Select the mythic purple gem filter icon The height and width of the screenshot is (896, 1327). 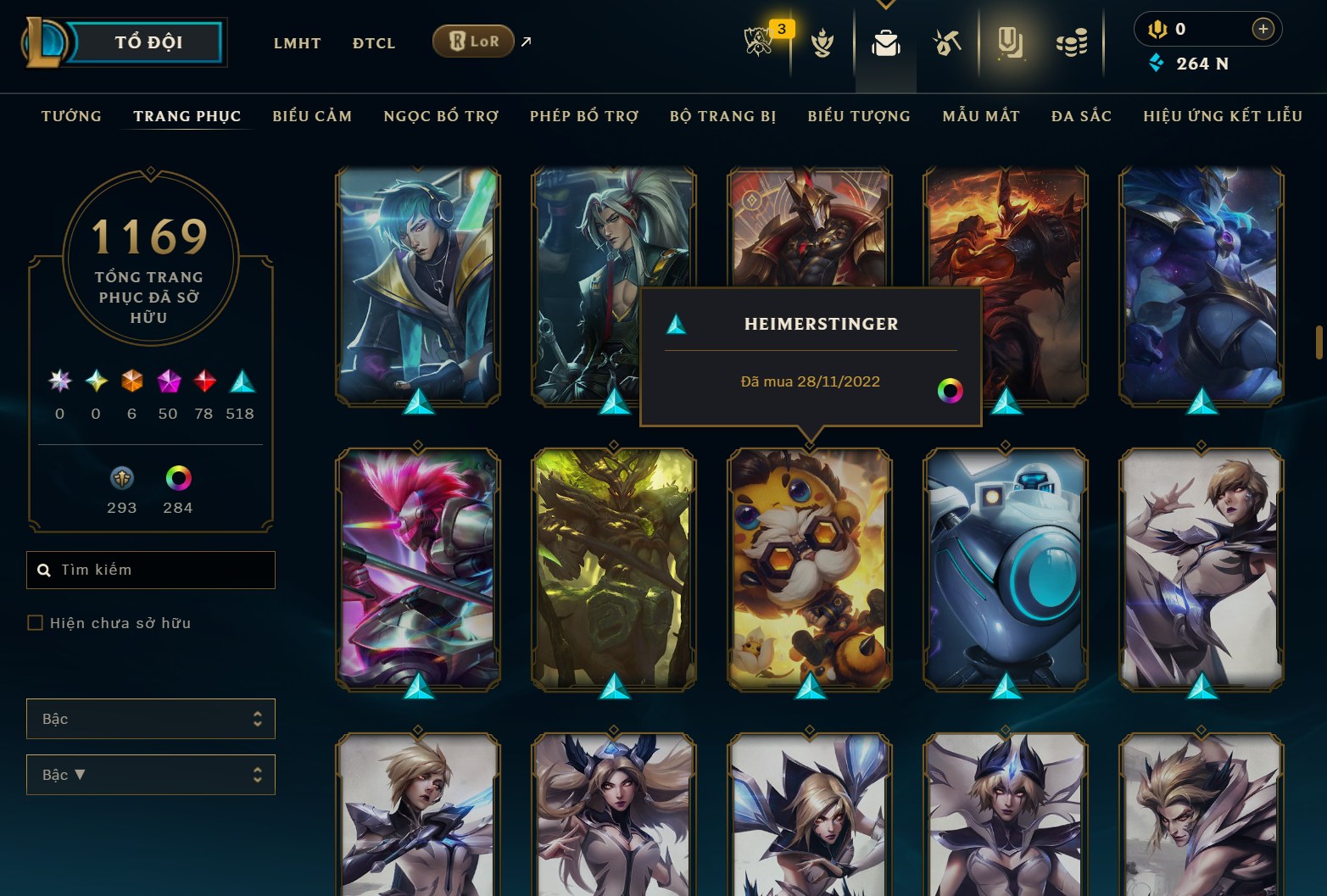coord(168,382)
